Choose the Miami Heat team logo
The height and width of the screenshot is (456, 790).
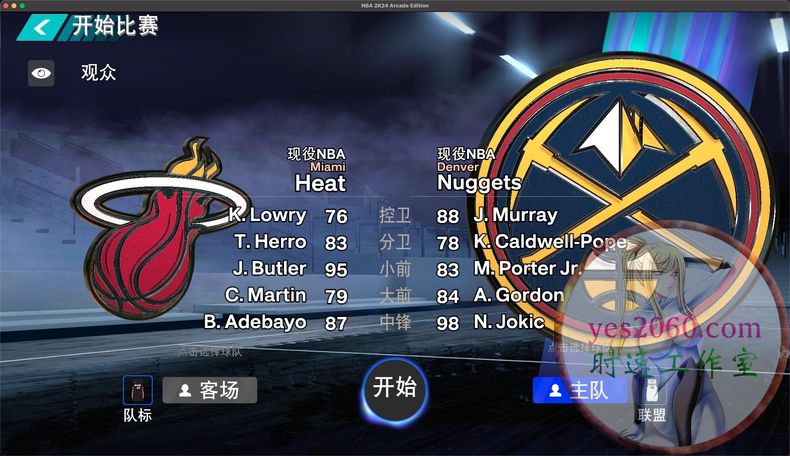(155, 233)
